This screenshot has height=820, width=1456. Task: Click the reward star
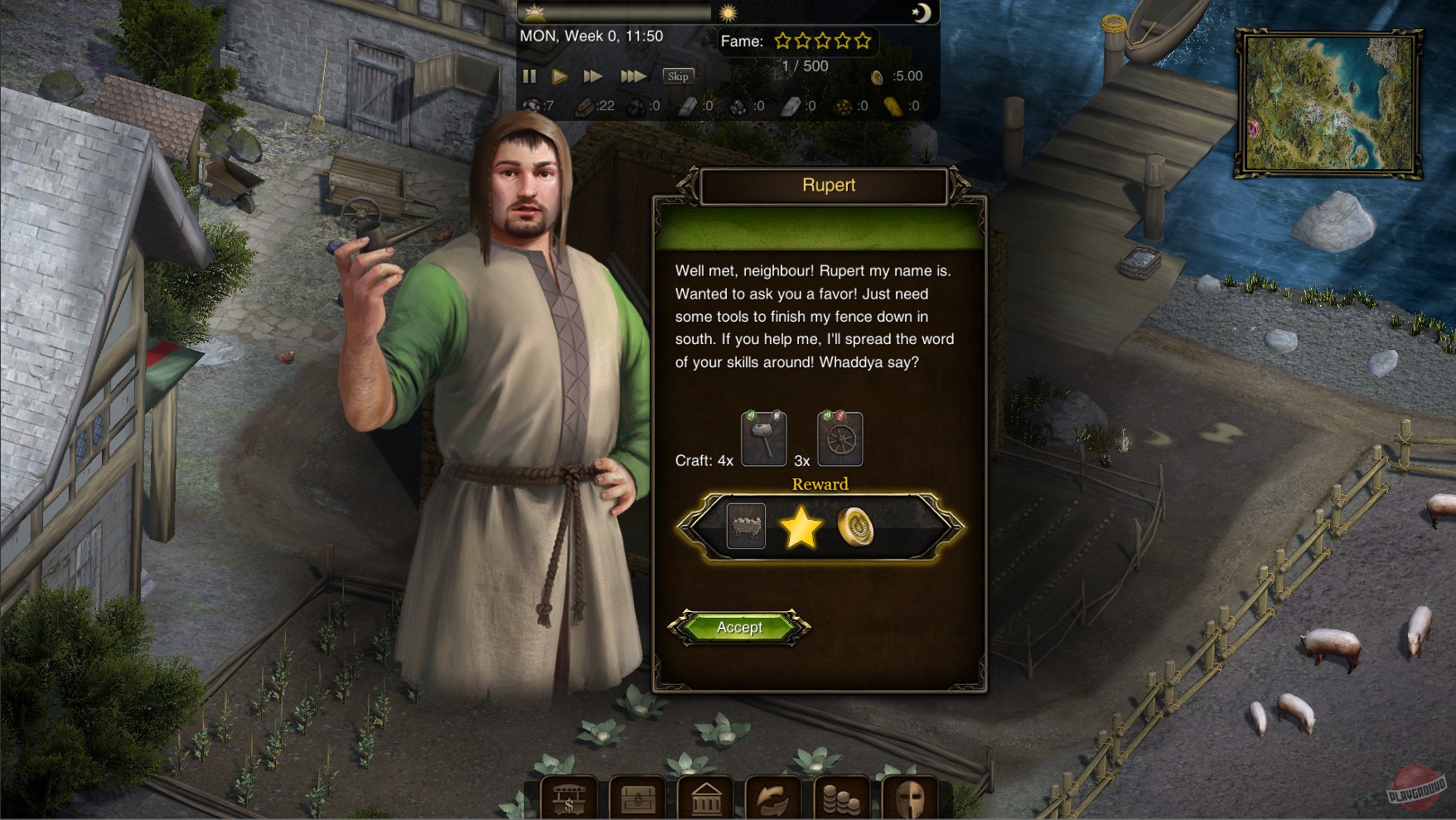[802, 527]
